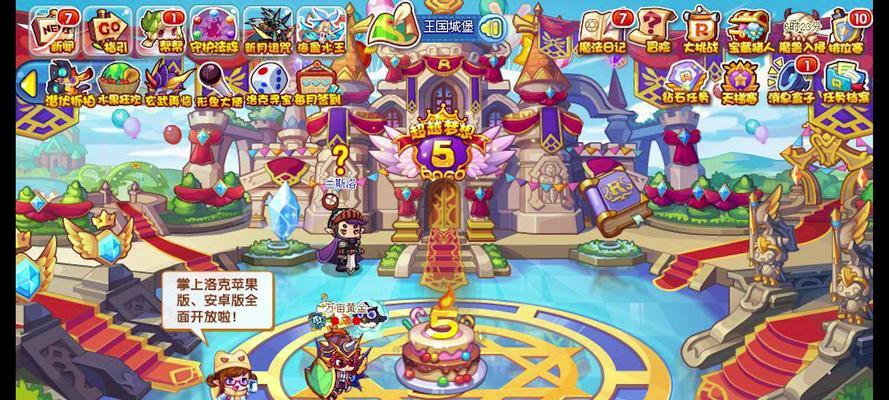Open the 排位赛 ranked match shield
The width and height of the screenshot is (889, 400).
(x=850, y=27)
